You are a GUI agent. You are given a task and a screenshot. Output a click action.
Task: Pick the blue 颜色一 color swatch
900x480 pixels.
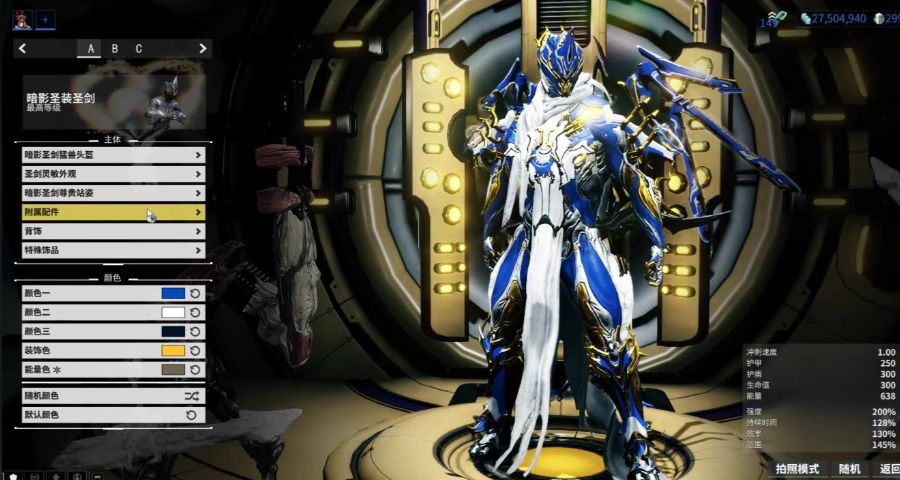pyautogui.click(x=173, y=294)
